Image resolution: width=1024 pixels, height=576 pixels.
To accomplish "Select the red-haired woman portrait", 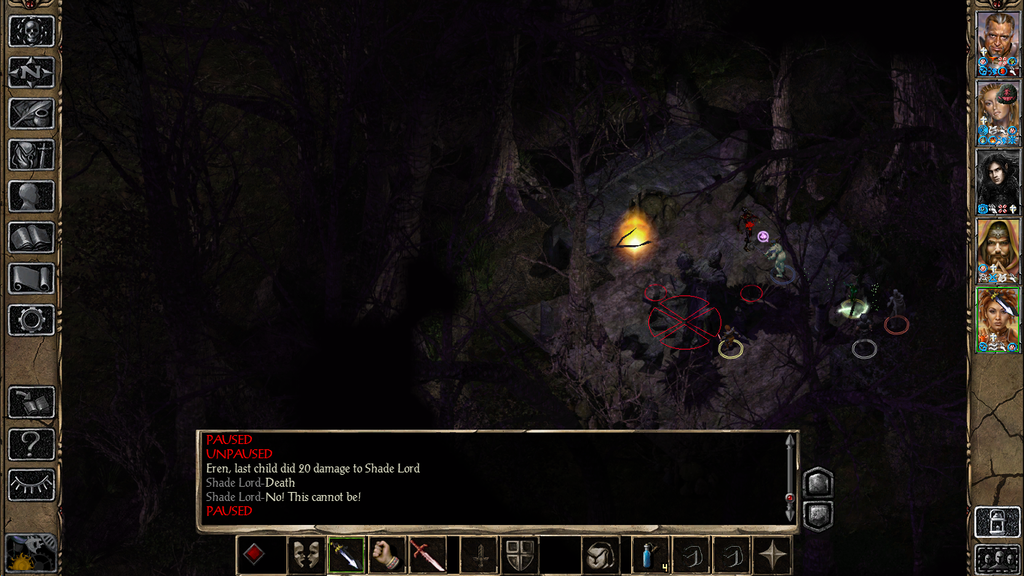I will (998, 319).
